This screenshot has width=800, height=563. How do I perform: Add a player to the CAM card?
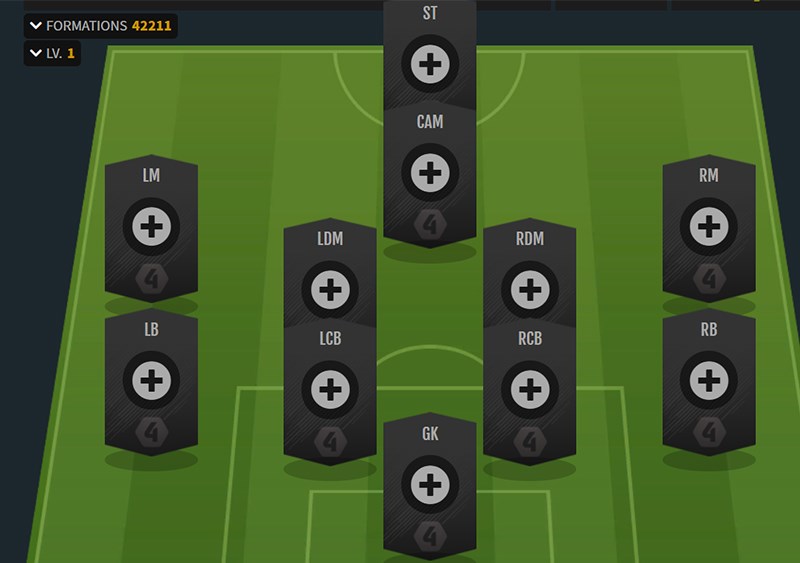pos(430,173)
